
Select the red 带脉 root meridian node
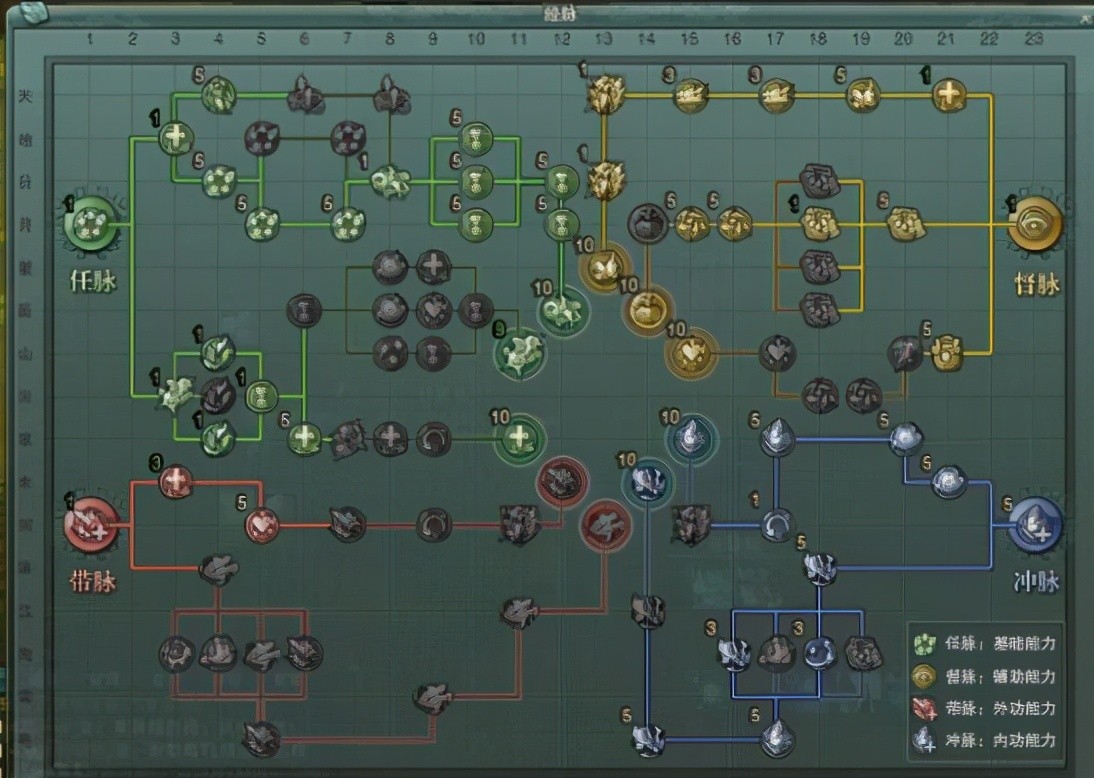pyautogui.click(x=91, y=527)
